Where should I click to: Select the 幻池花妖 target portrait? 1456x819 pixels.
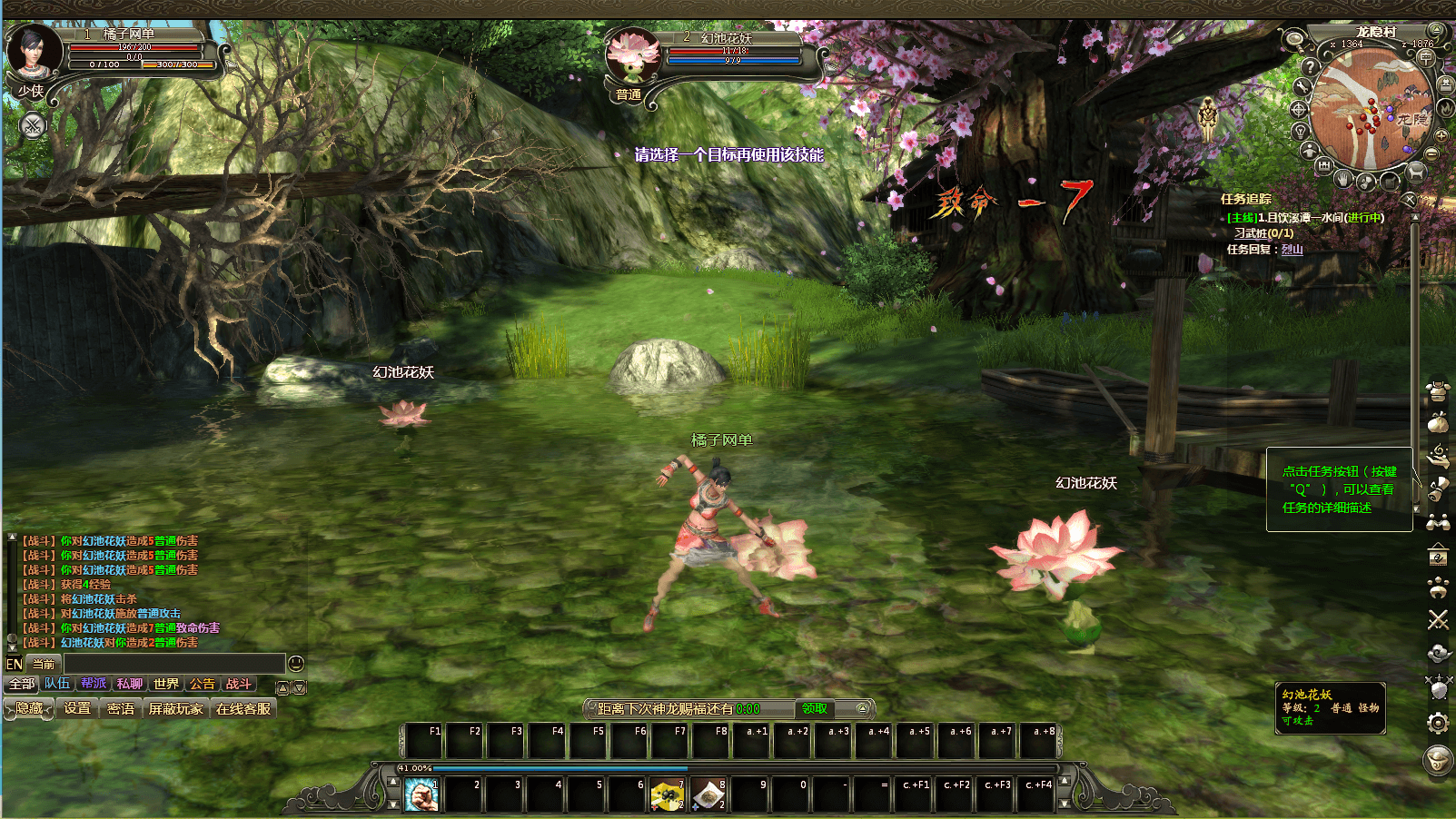pos(633,56)
